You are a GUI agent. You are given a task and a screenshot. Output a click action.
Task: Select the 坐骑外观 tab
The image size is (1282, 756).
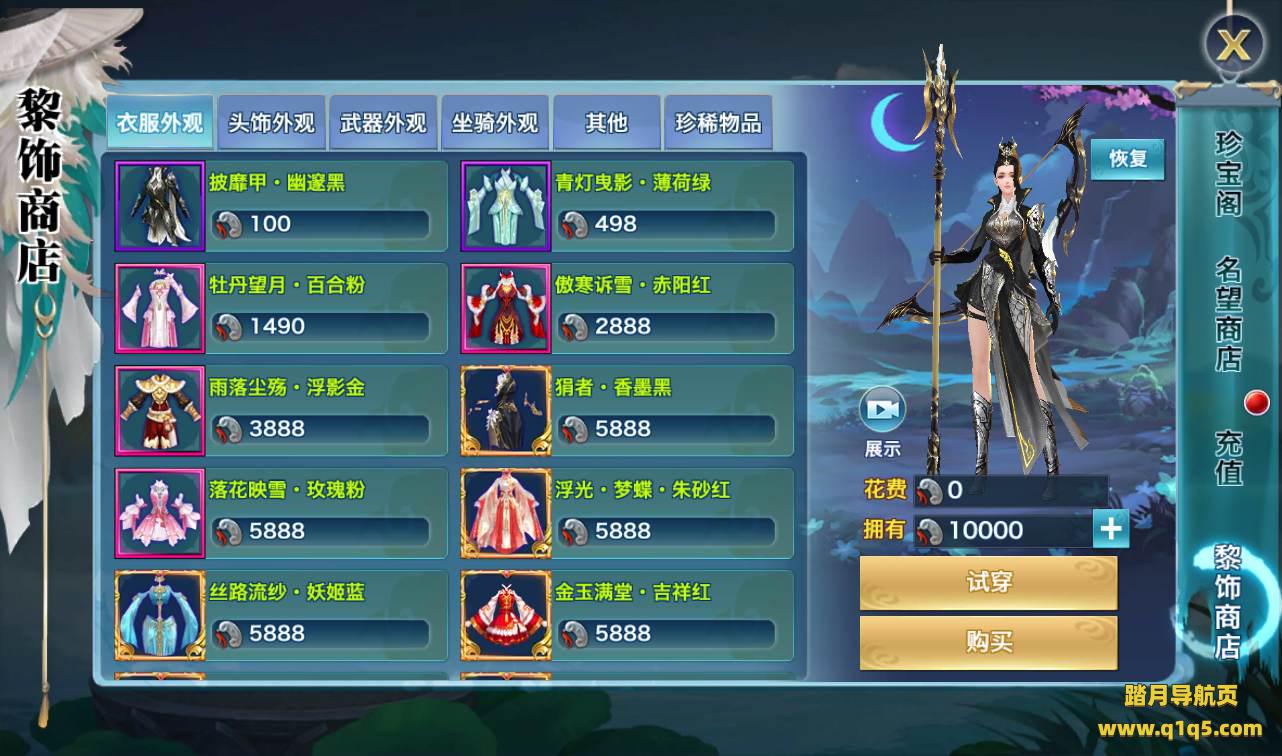coord(495,123)
